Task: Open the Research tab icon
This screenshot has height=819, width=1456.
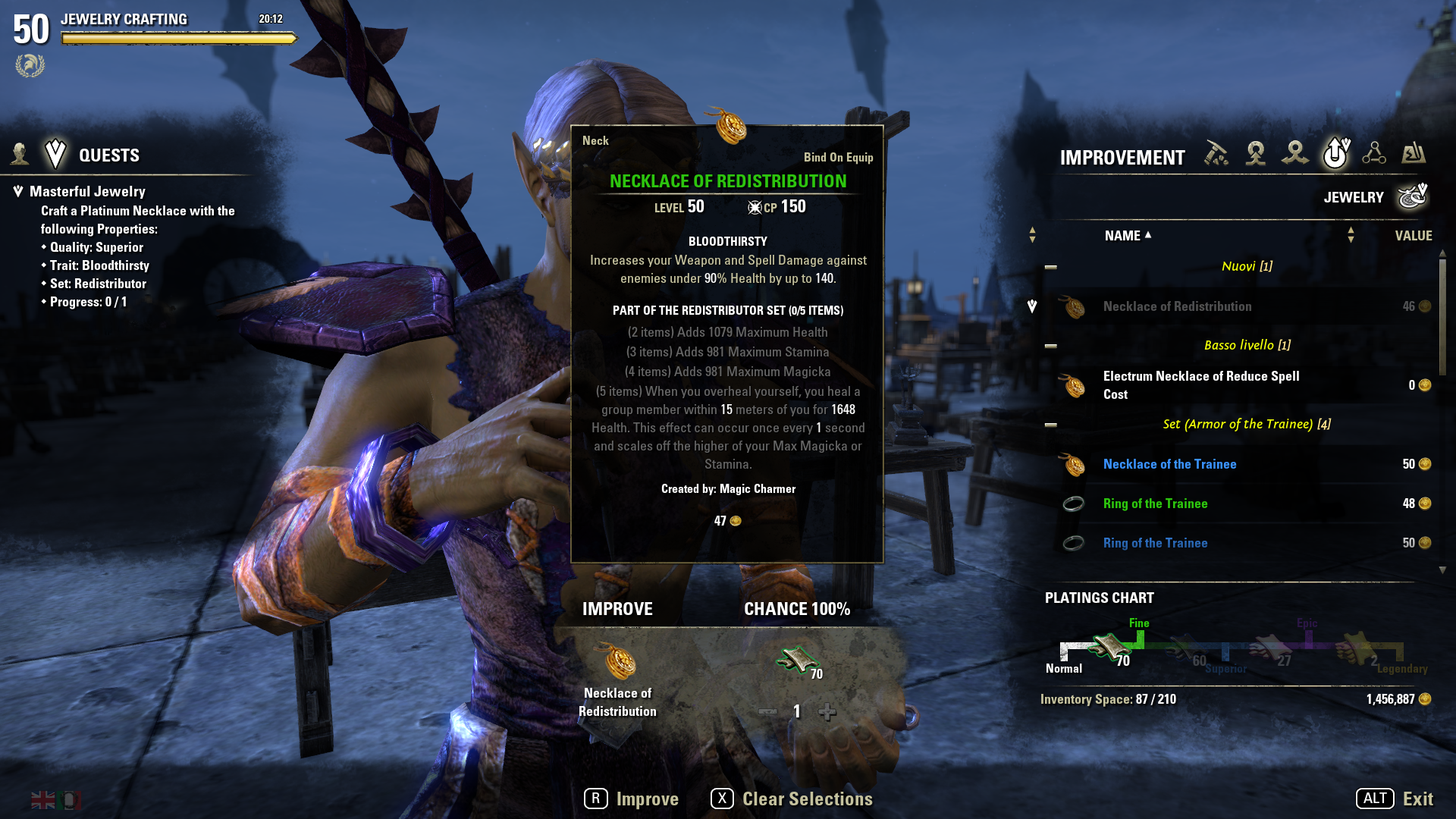Action: (1374, 154)
